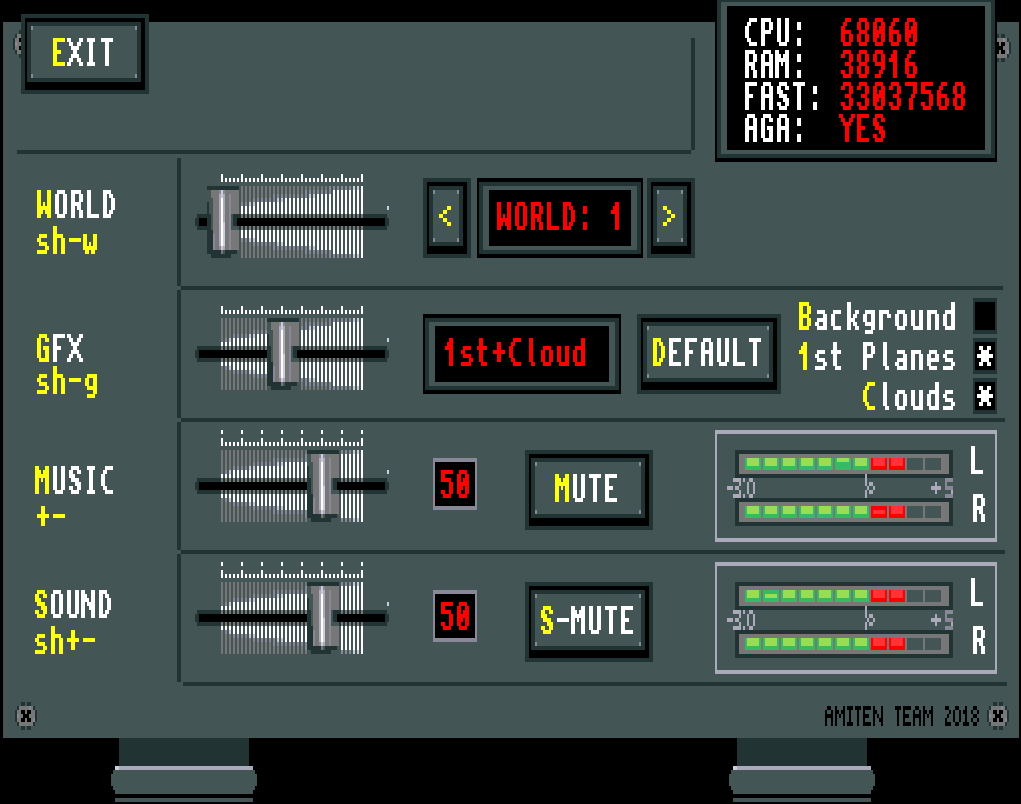Image resolution: width=1021 pixels, height=804 pixels.
Task: Mute the music with MUTE
Action: click(x=588, y=488)
